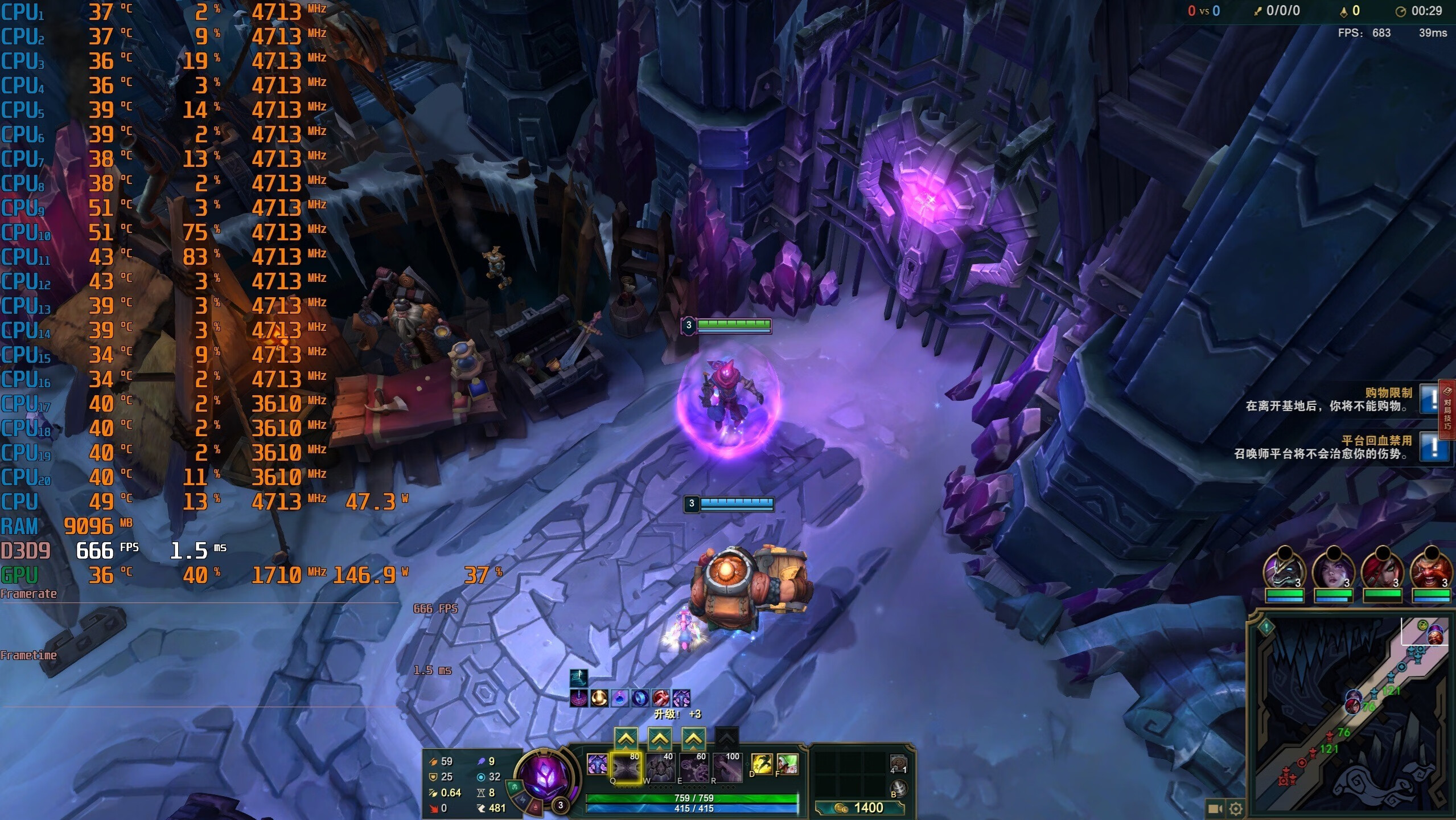Cast the second summoner spell on F
Image resolution: width=1456 pixels, height=820 pixels.
[x=787, y=764]
